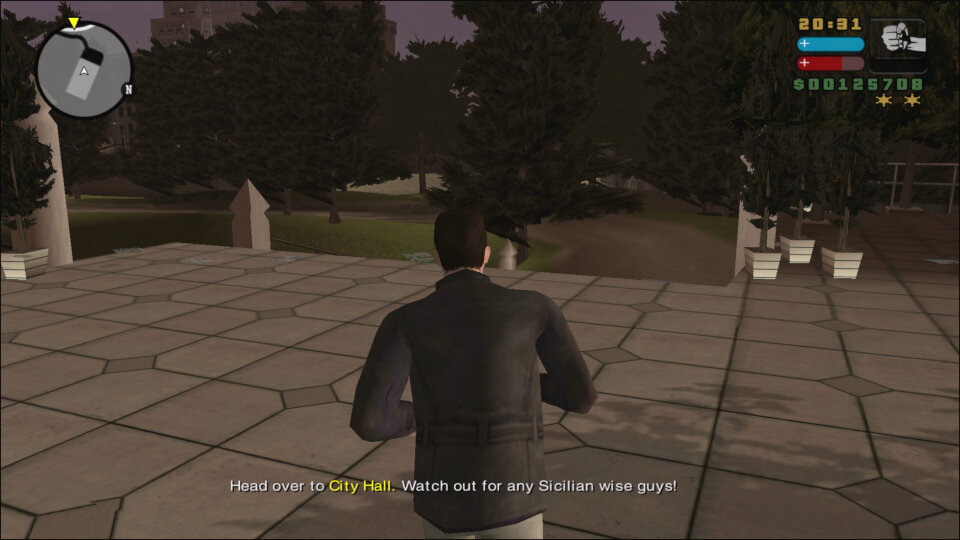960x540 pixels.
Task: Click the circular radar minimap
Action: coord(84,70)
